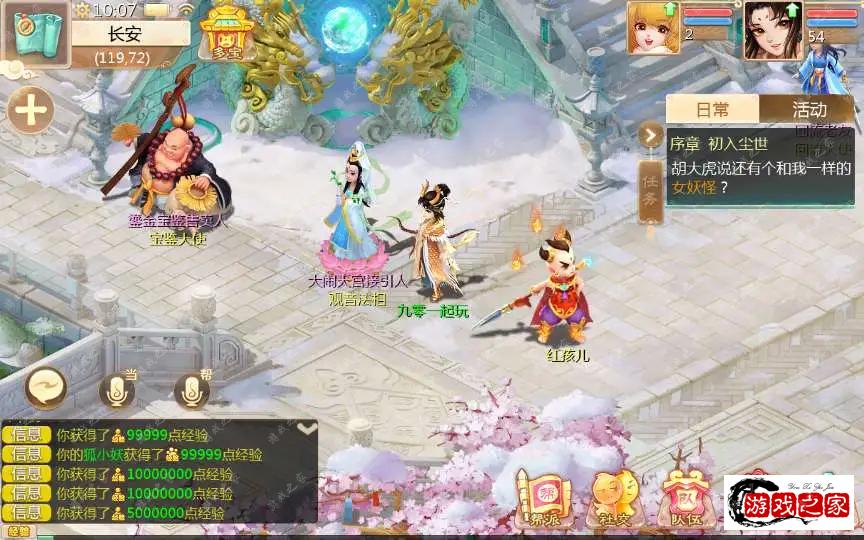Activate the 当 current-channel voice microphone
The width and height of the screenshot is (864, 540).
point(117,391)
